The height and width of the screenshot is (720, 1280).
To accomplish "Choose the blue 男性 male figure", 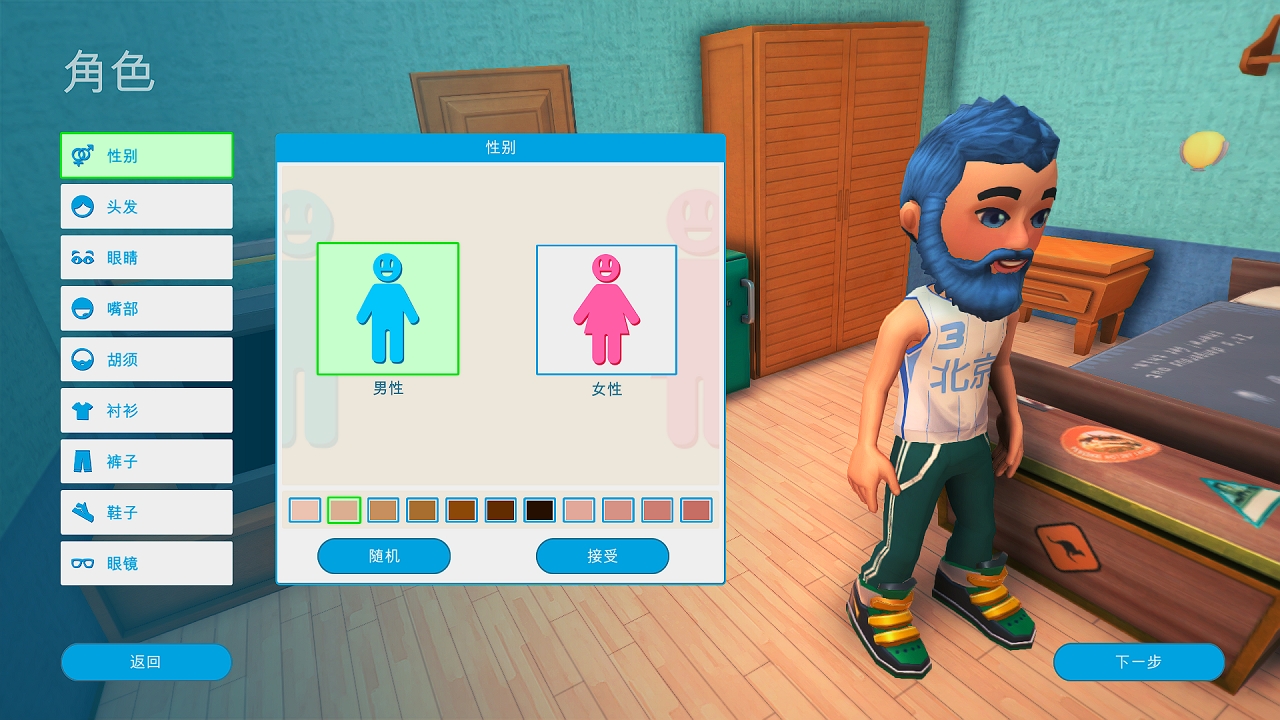I will [388, 309].
